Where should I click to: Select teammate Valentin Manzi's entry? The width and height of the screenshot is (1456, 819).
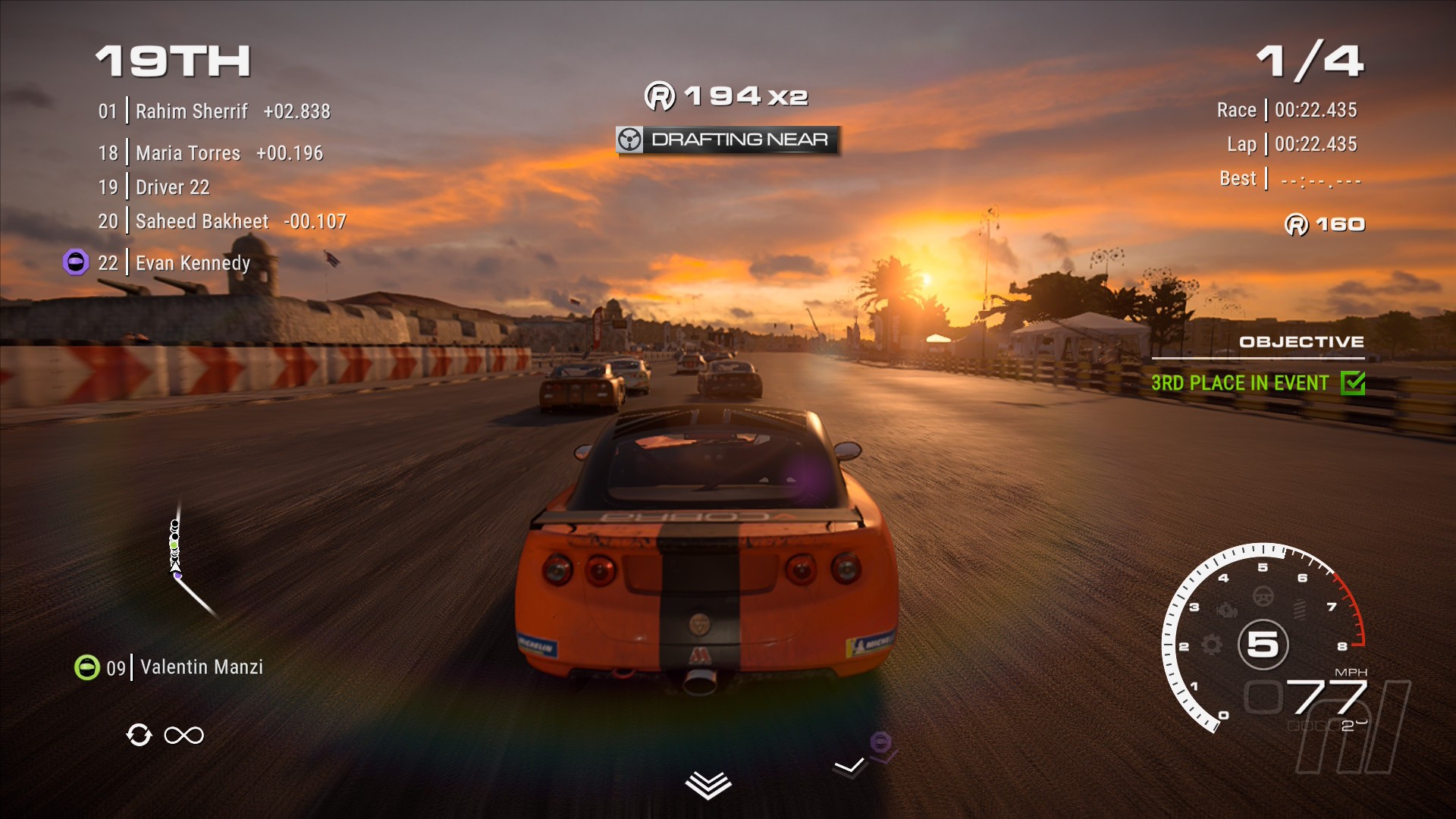(x=202, y=667)
